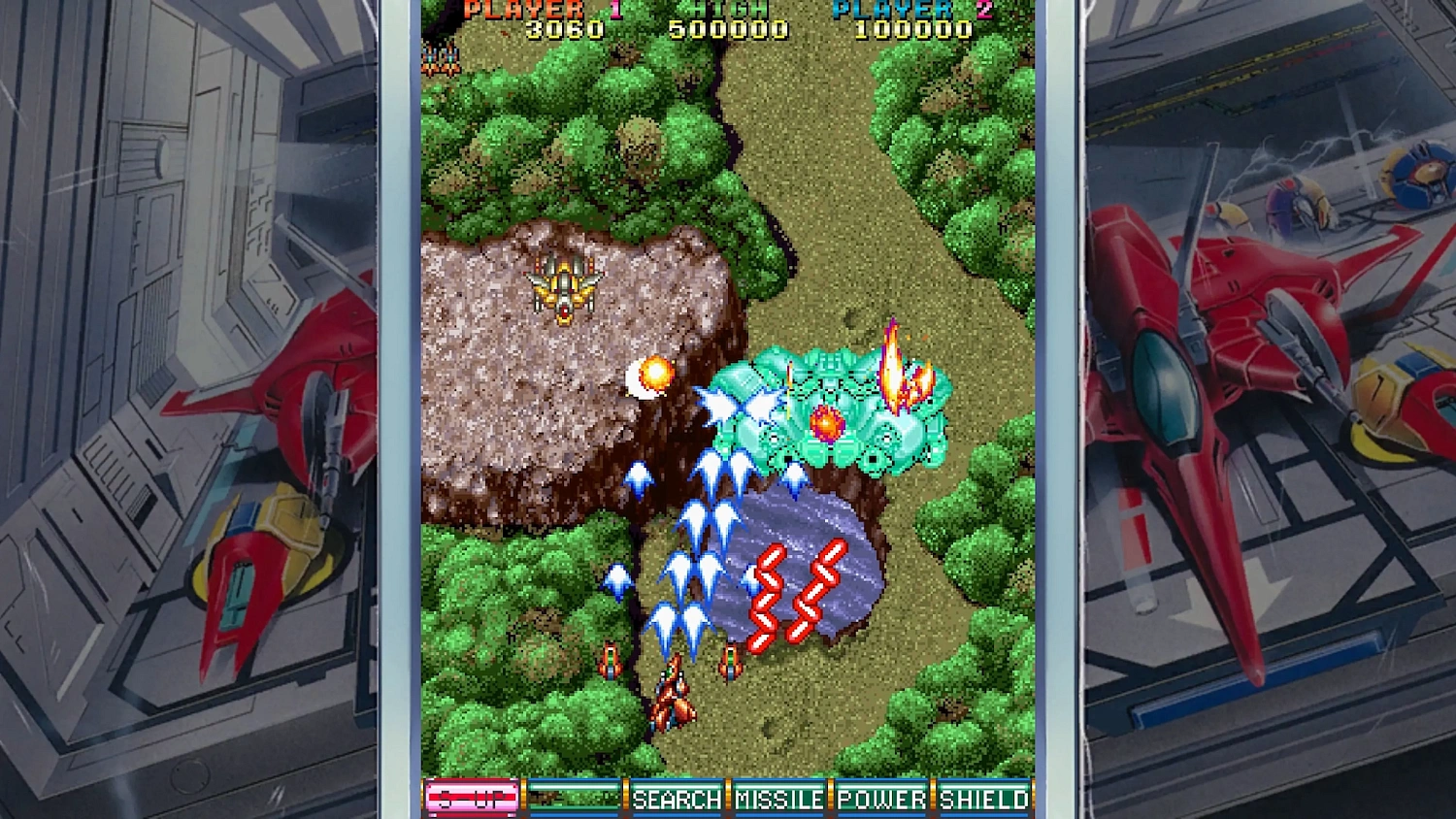Select the MISSILE weapon slot
The image size is (1456, 819).
780,799
